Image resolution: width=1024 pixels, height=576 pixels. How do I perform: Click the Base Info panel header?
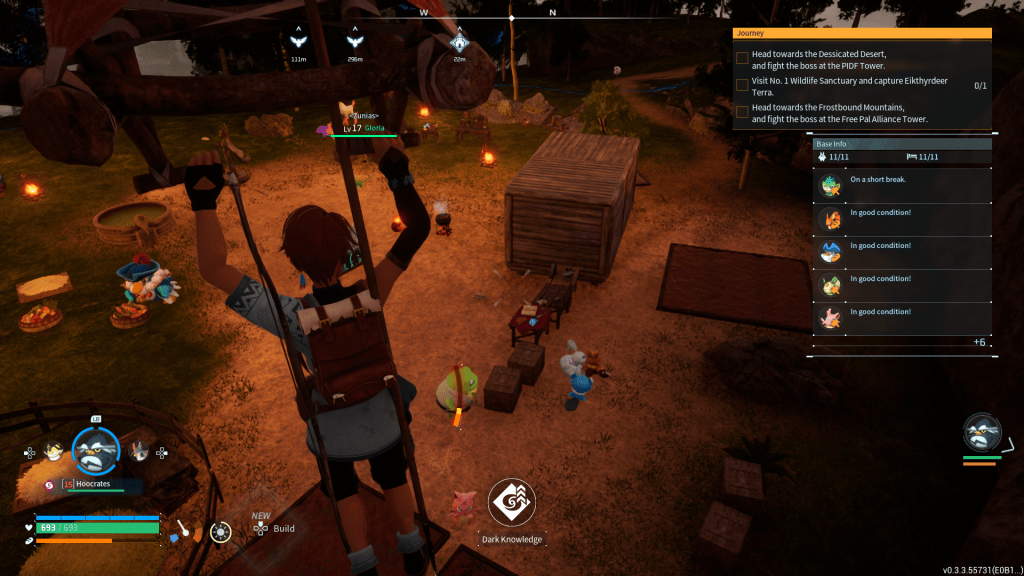(902, 144)
